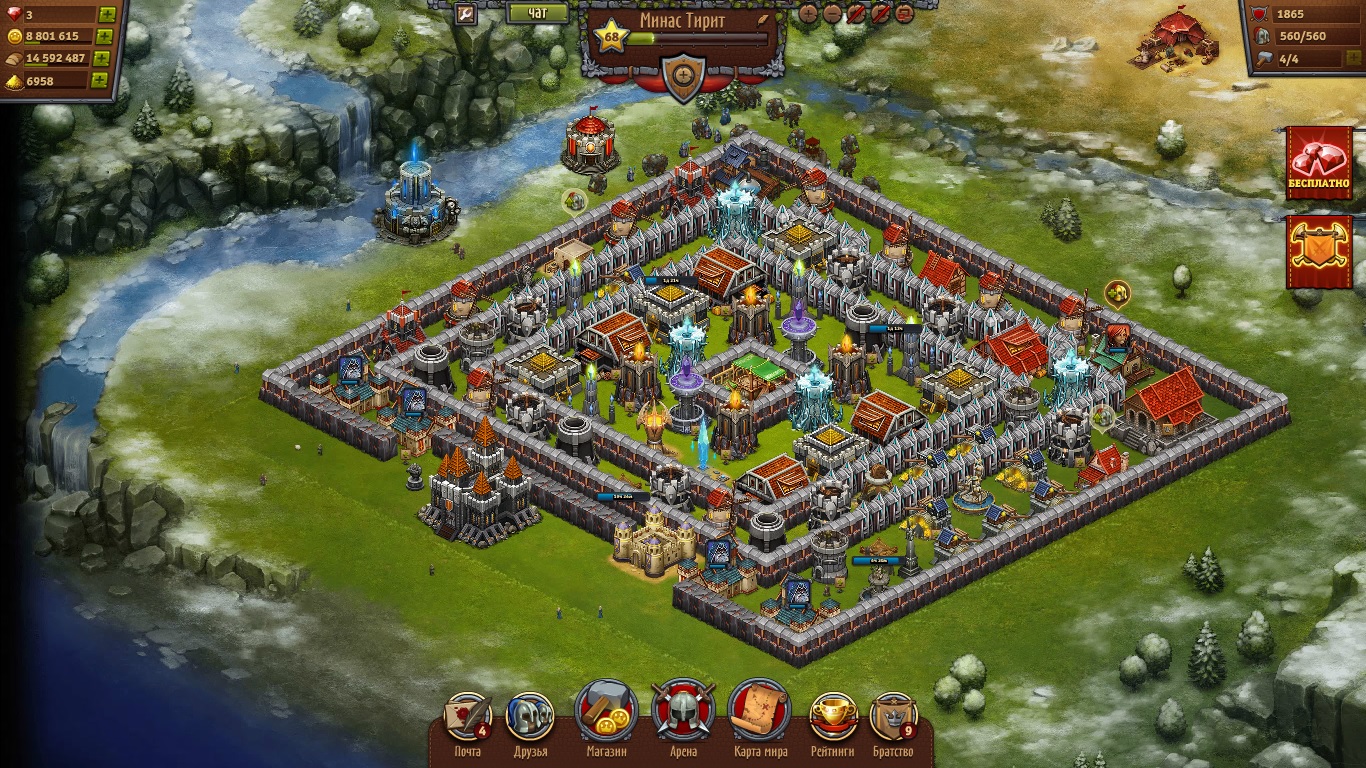Open the Братство guild menu
This screenshot has height=768, width=1366.
(x=893, y=716)
